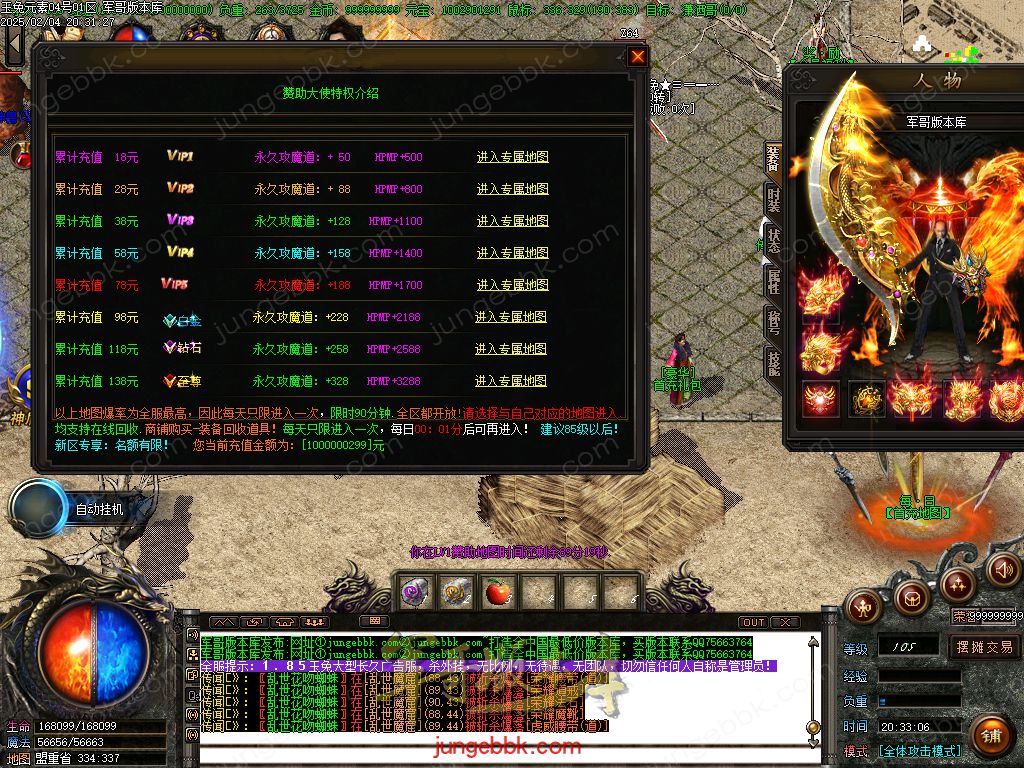Open the 称号 title tab

pyautogui.click(x=773, y=322)
